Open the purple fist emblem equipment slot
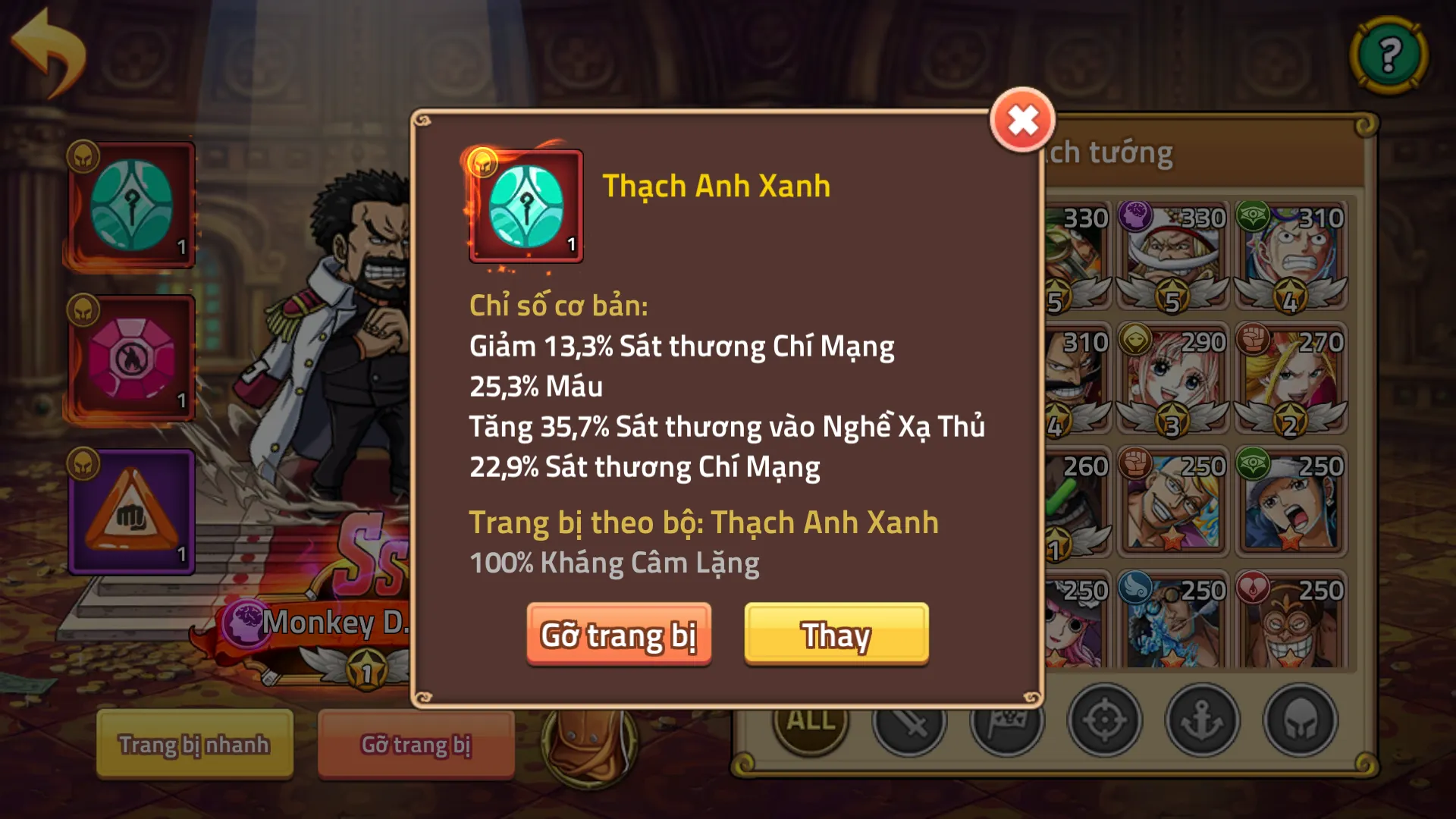1456x819 pixels. (x=132, y=512)
